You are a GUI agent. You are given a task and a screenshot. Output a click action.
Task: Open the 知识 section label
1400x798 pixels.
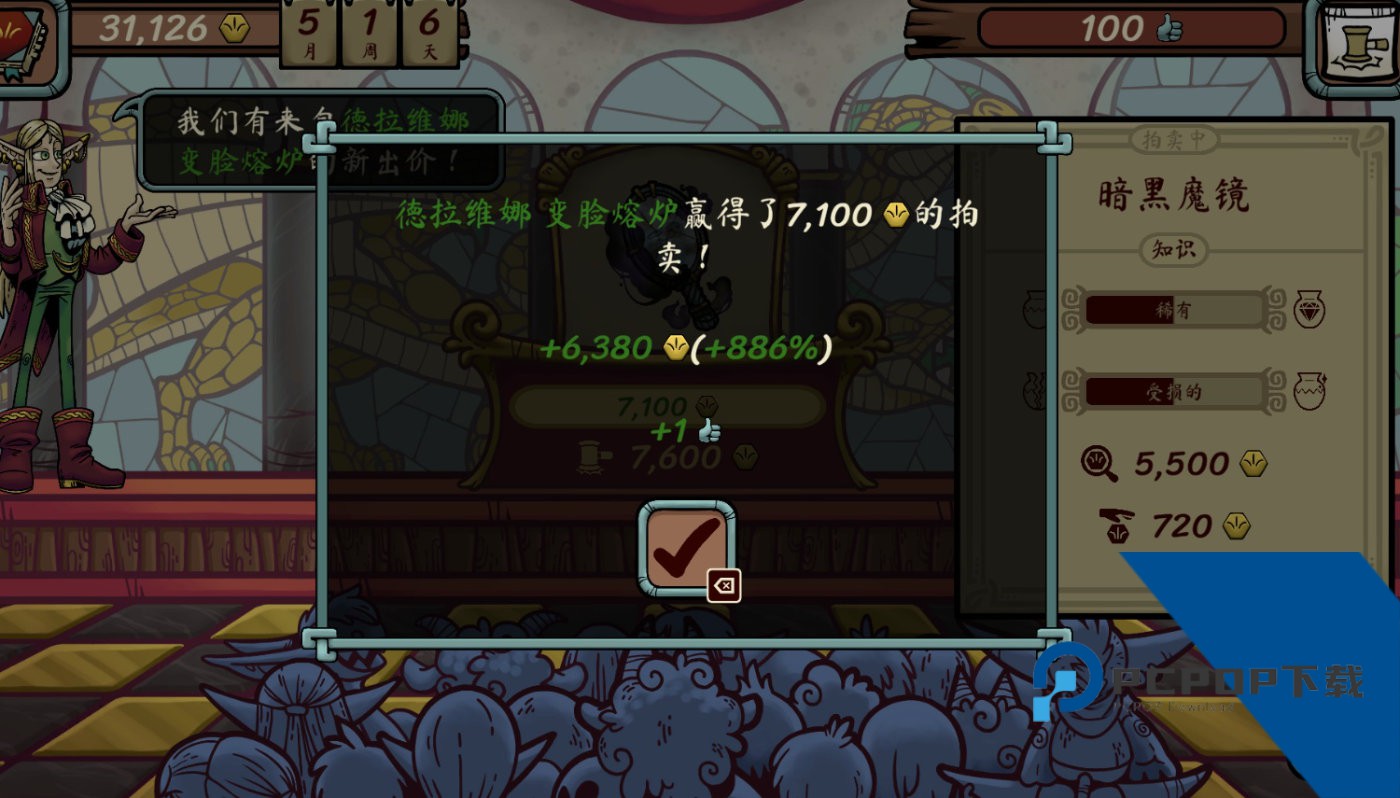coord(1176,251)
